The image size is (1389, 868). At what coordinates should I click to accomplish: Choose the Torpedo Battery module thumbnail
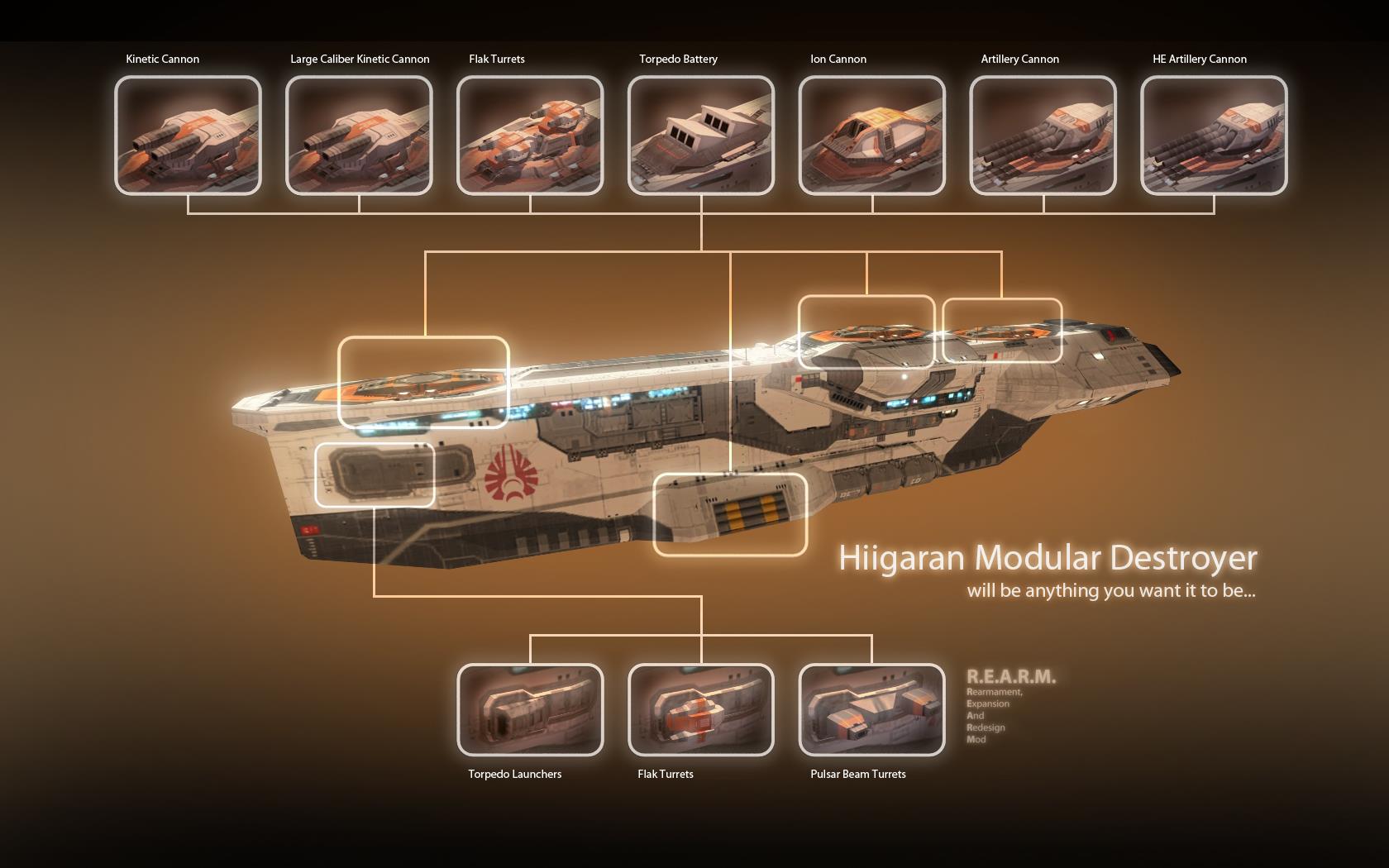pyautogui.click(x=701, y=136)
